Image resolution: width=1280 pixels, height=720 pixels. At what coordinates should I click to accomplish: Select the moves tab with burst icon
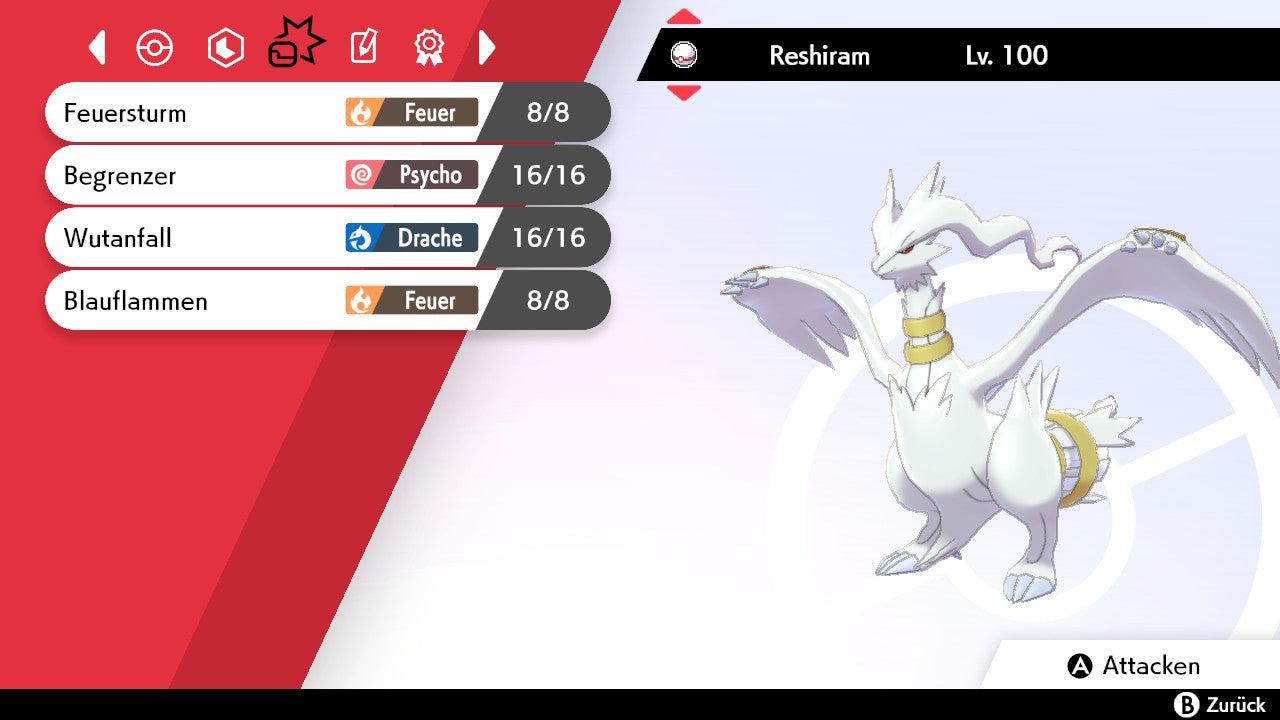point(296,45)
